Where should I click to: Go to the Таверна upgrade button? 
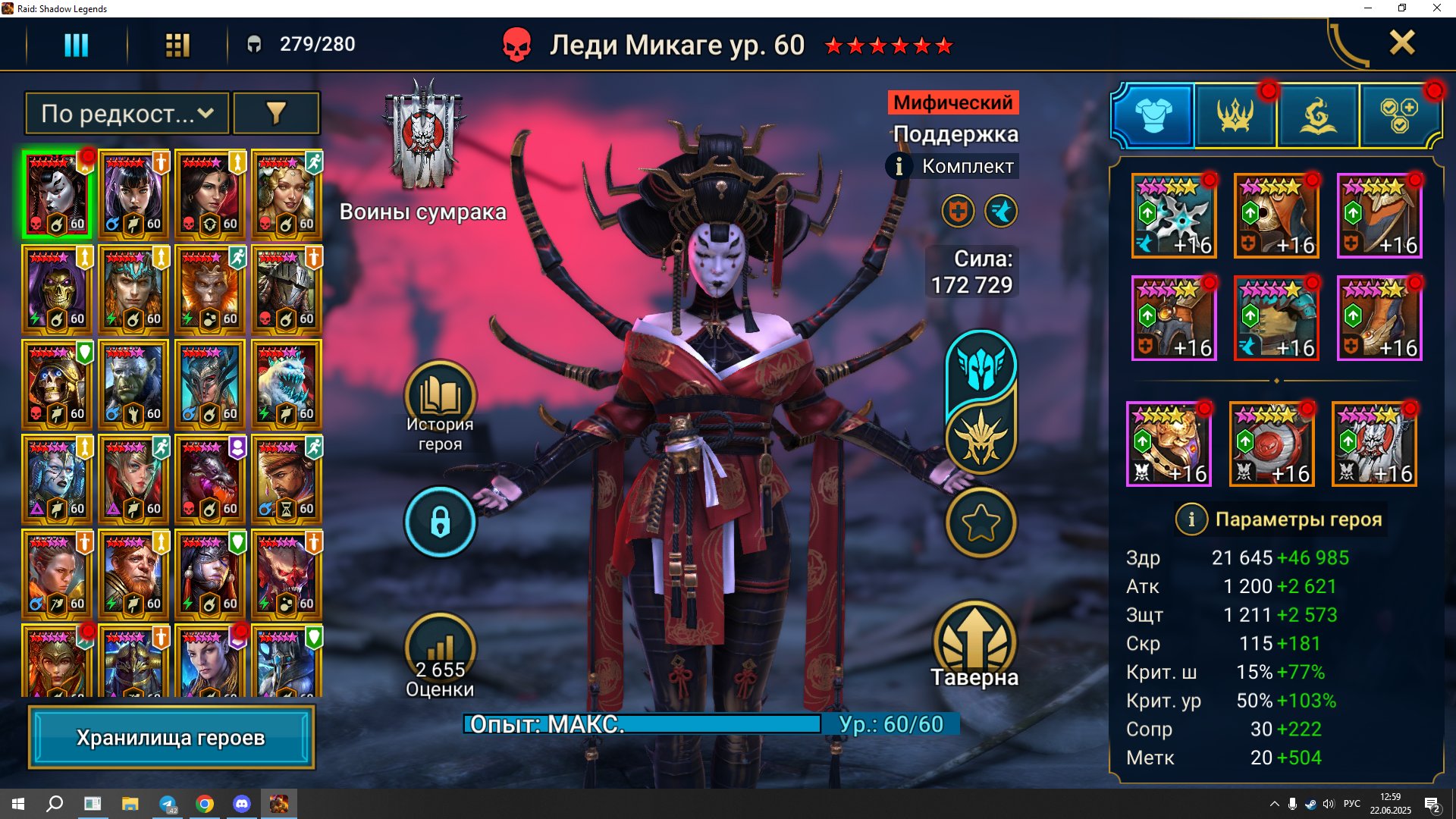974,645
